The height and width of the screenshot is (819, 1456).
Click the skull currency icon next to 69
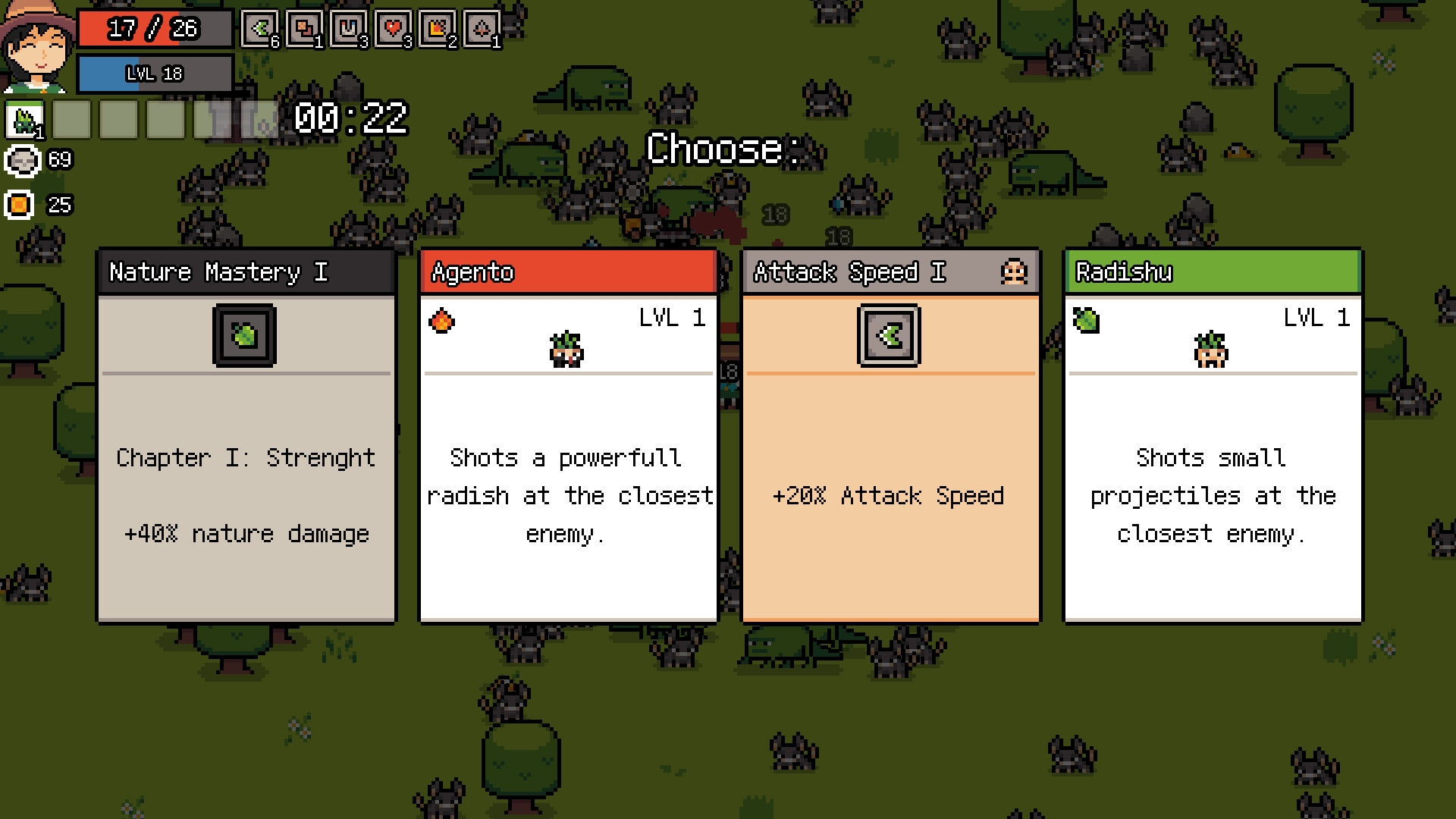click(x=21, y=161)
